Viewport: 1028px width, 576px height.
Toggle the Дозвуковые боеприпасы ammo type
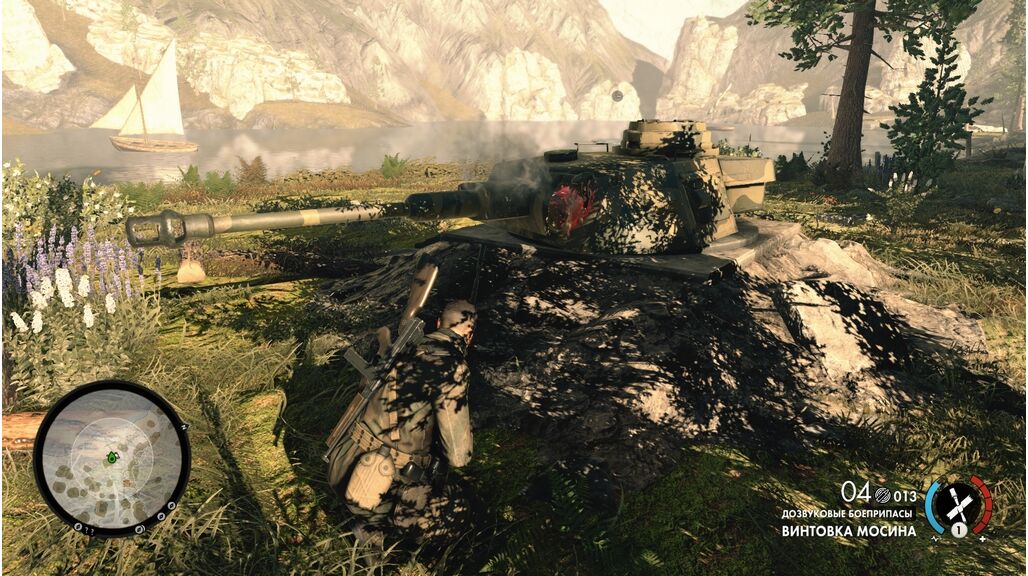[849, 513]
